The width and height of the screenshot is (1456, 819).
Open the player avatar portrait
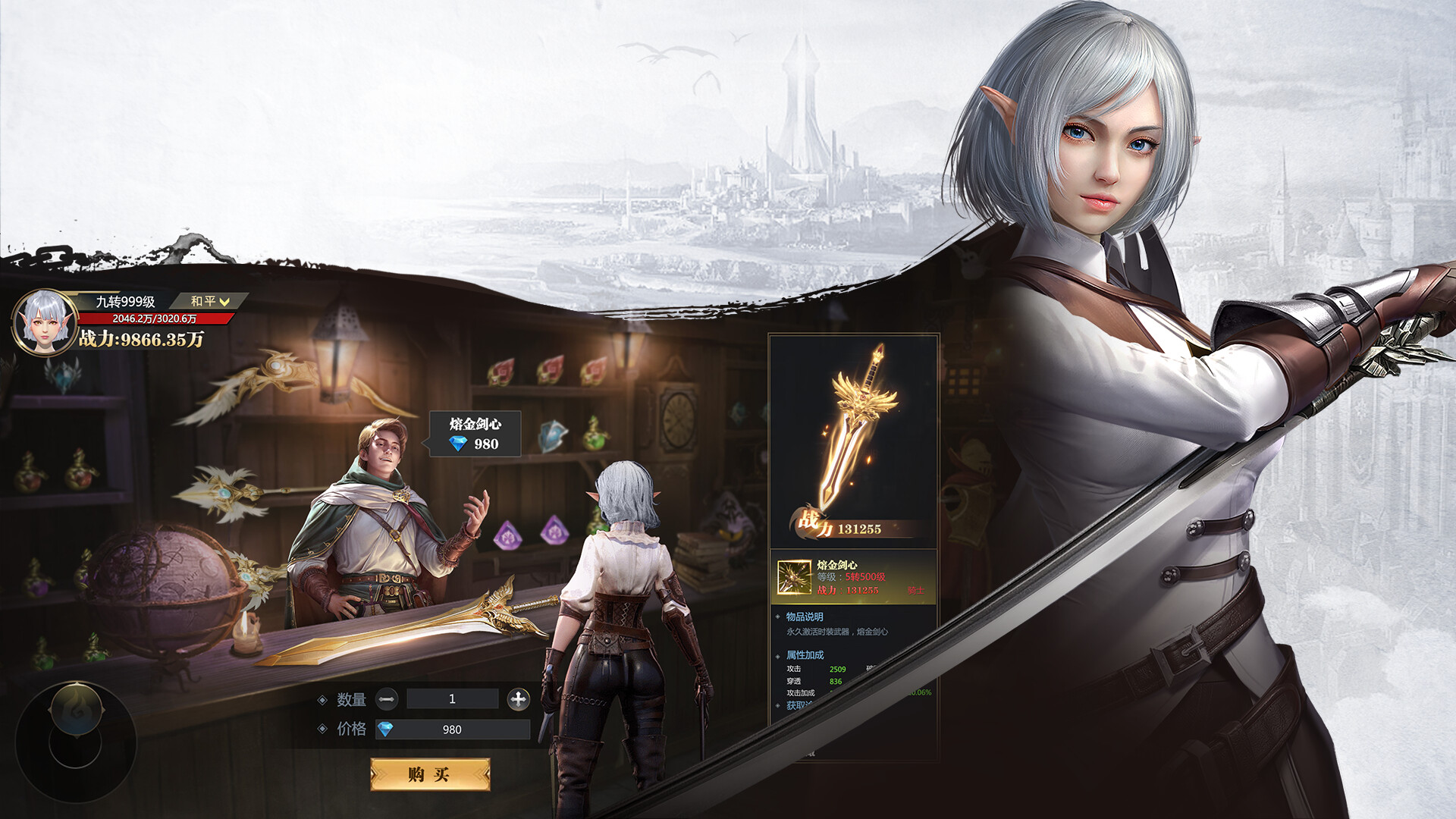point(44,322)
